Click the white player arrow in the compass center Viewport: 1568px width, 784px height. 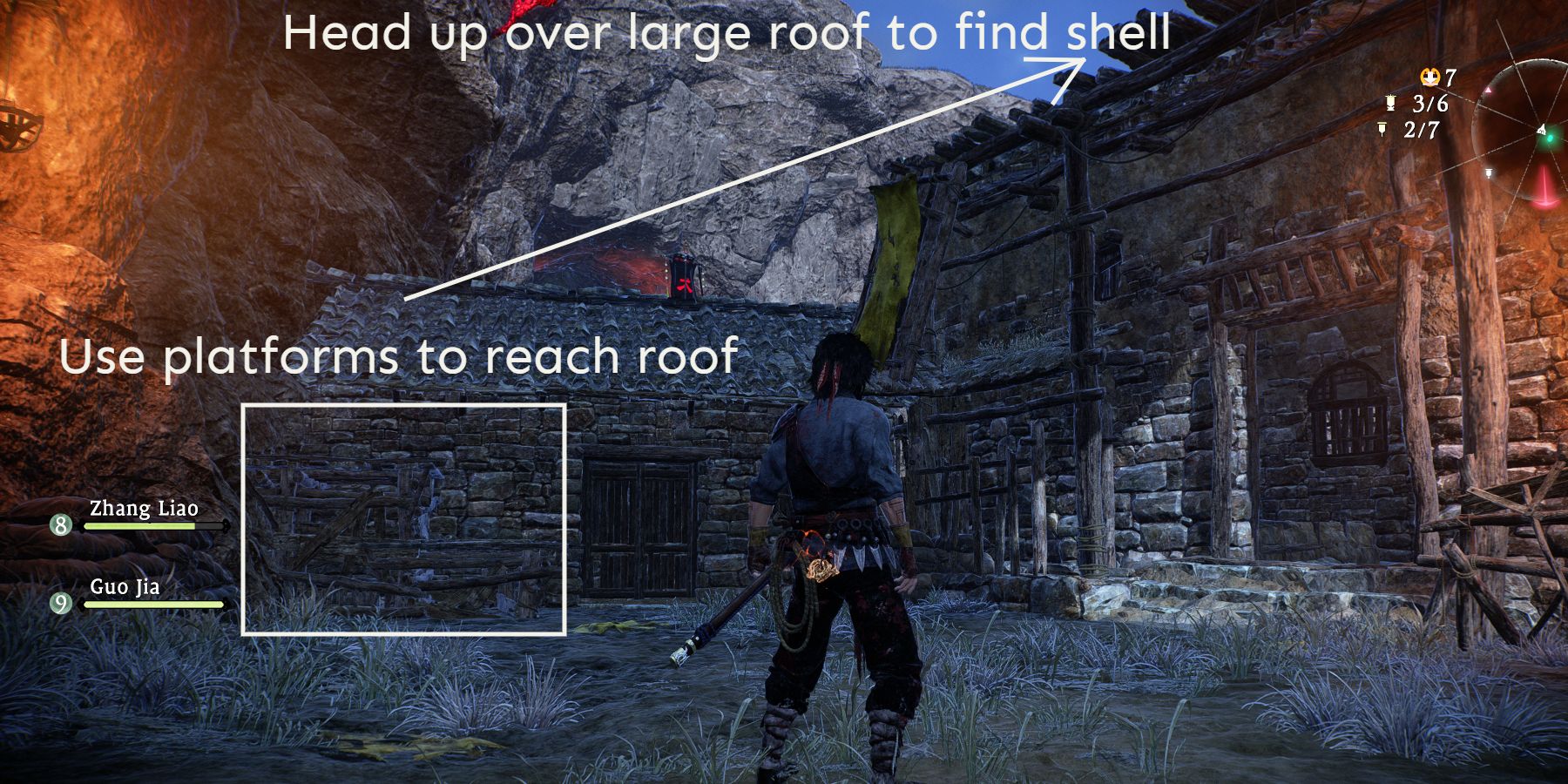tap(1541, 130)
